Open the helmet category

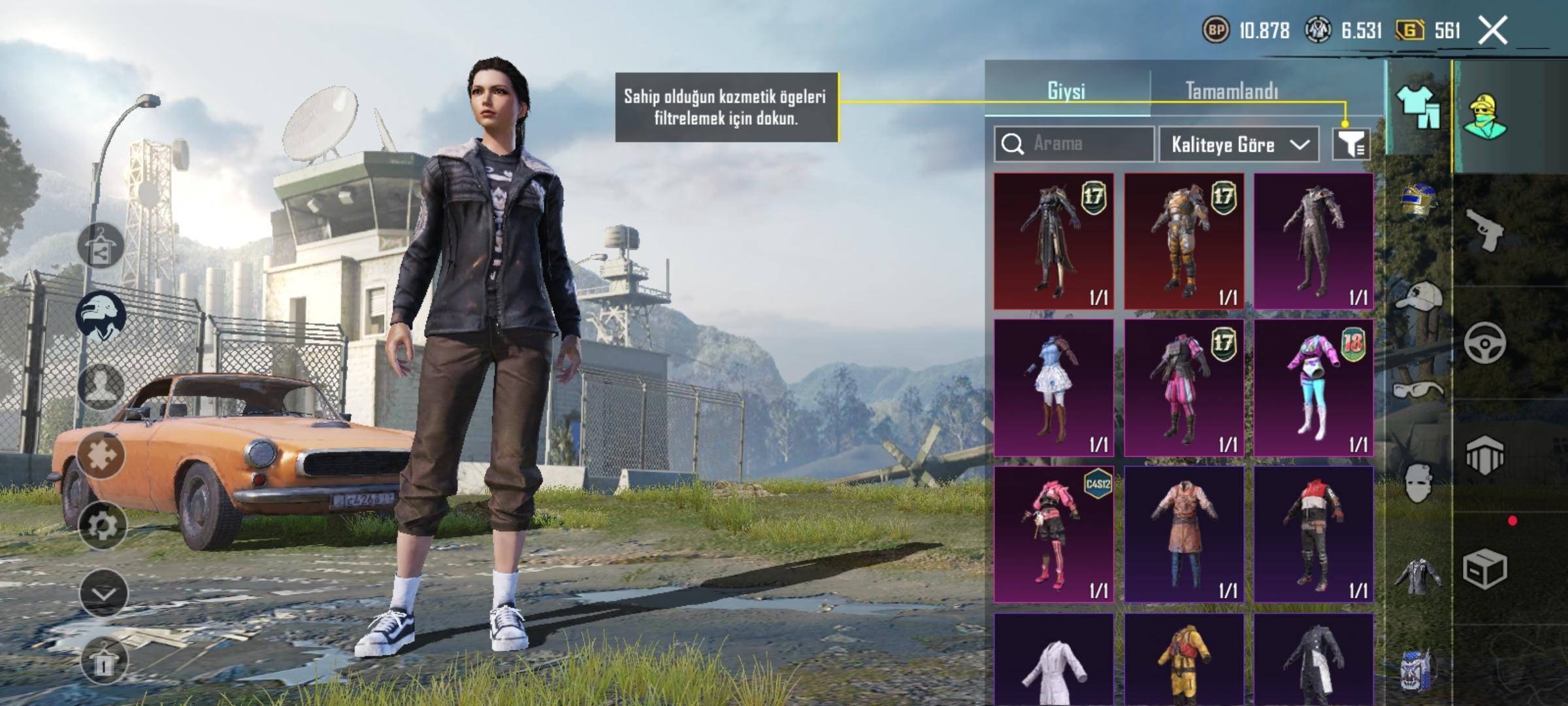tap(1418, 199)
